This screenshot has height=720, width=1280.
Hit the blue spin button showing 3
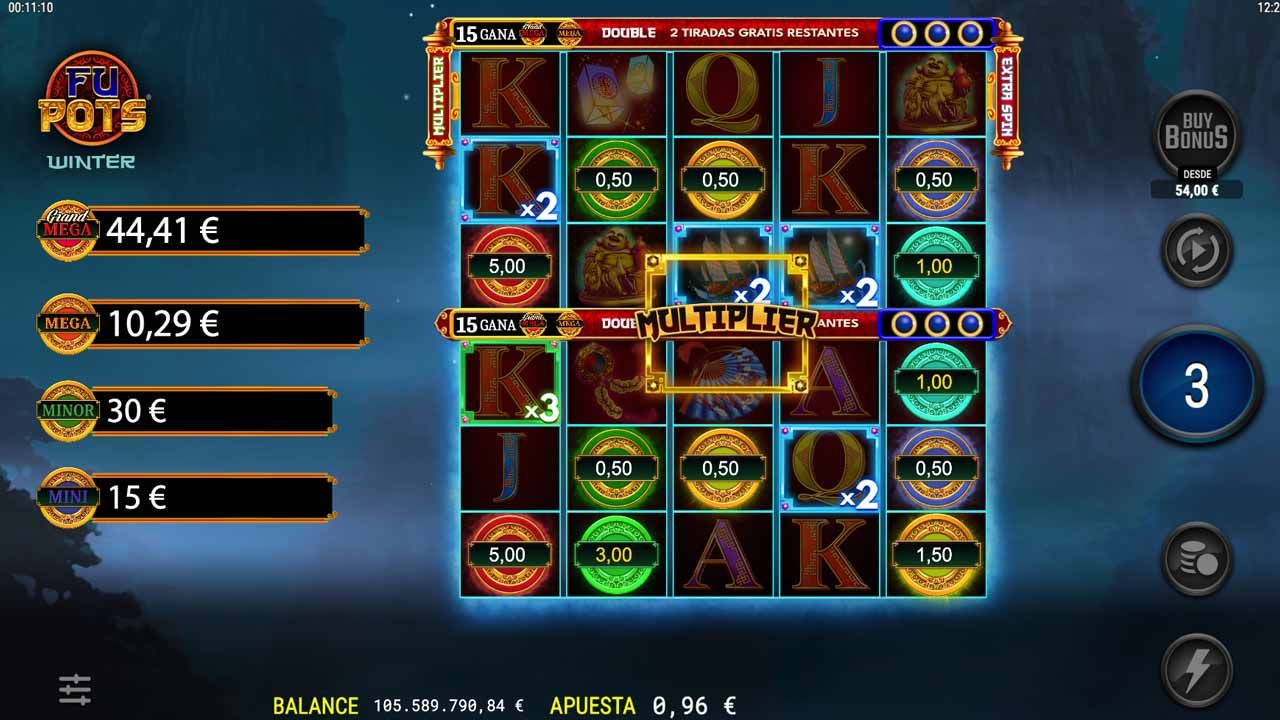point(1196,386)
